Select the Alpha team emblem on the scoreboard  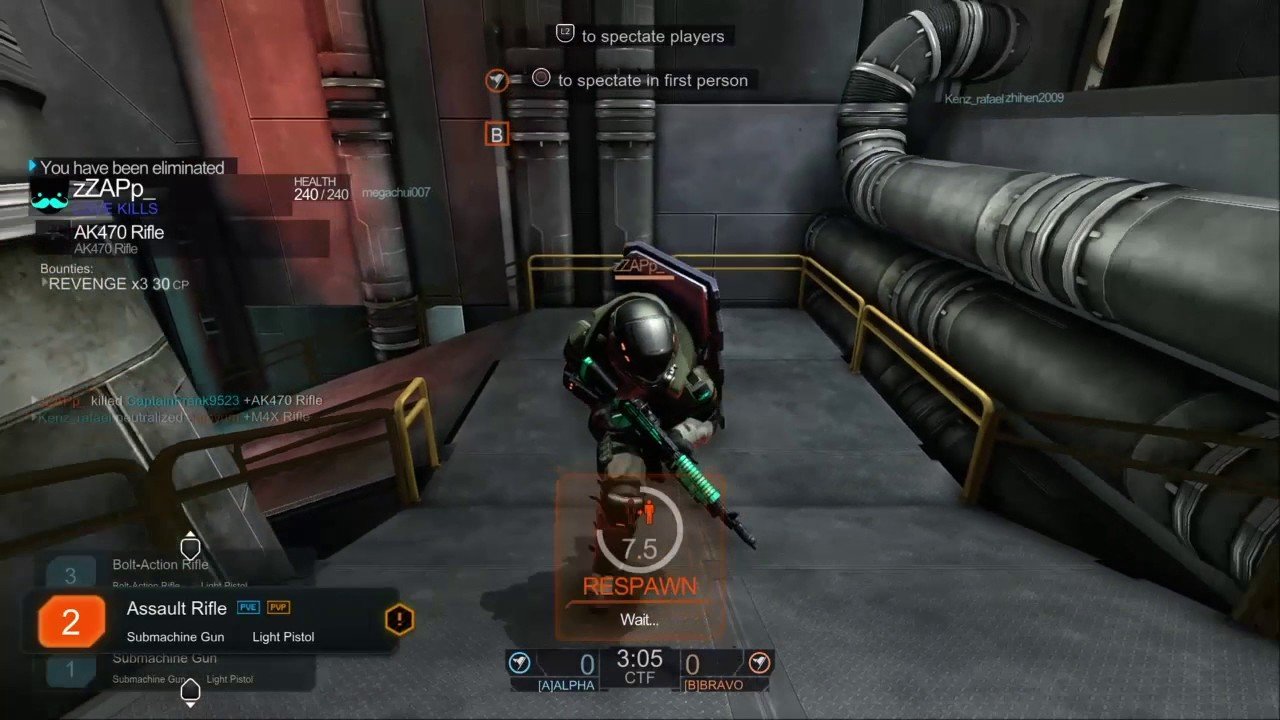point(519,663)
